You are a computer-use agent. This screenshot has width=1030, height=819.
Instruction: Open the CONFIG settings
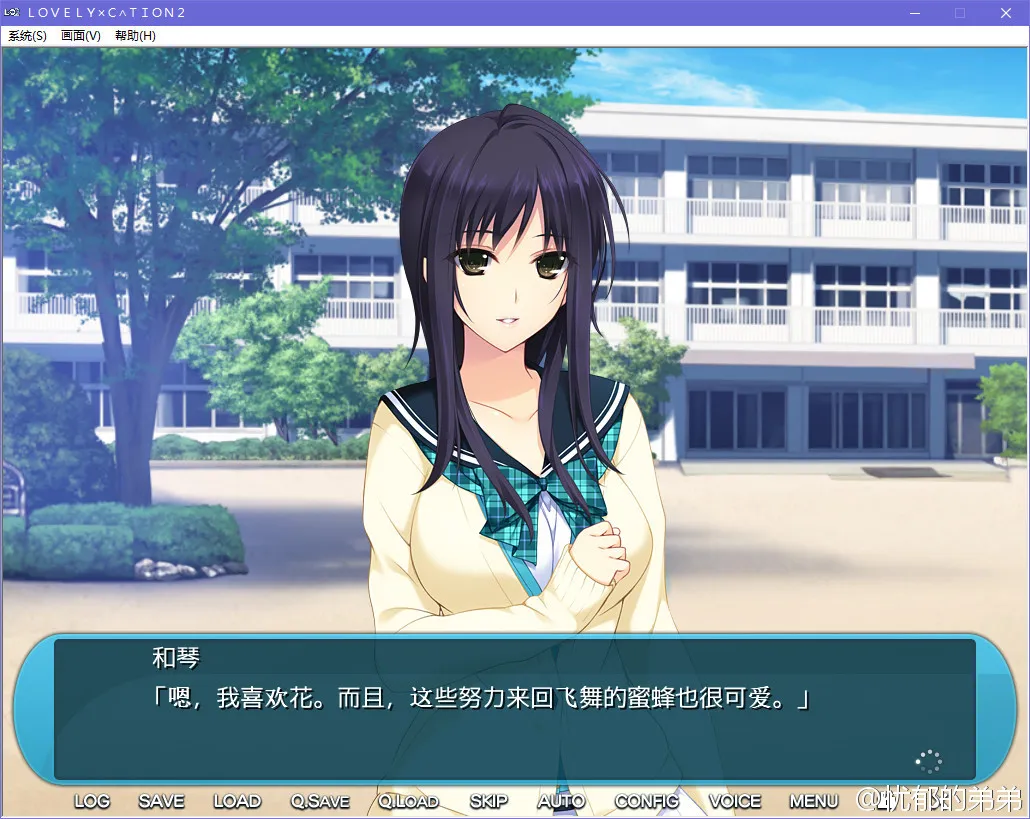coord(647,801)
